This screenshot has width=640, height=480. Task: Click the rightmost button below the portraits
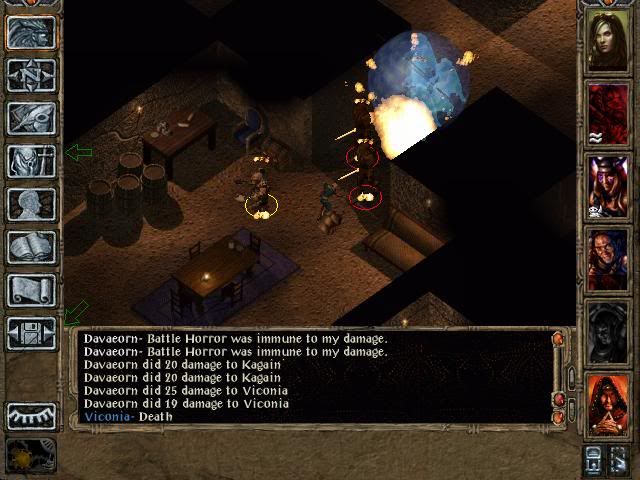621,459
